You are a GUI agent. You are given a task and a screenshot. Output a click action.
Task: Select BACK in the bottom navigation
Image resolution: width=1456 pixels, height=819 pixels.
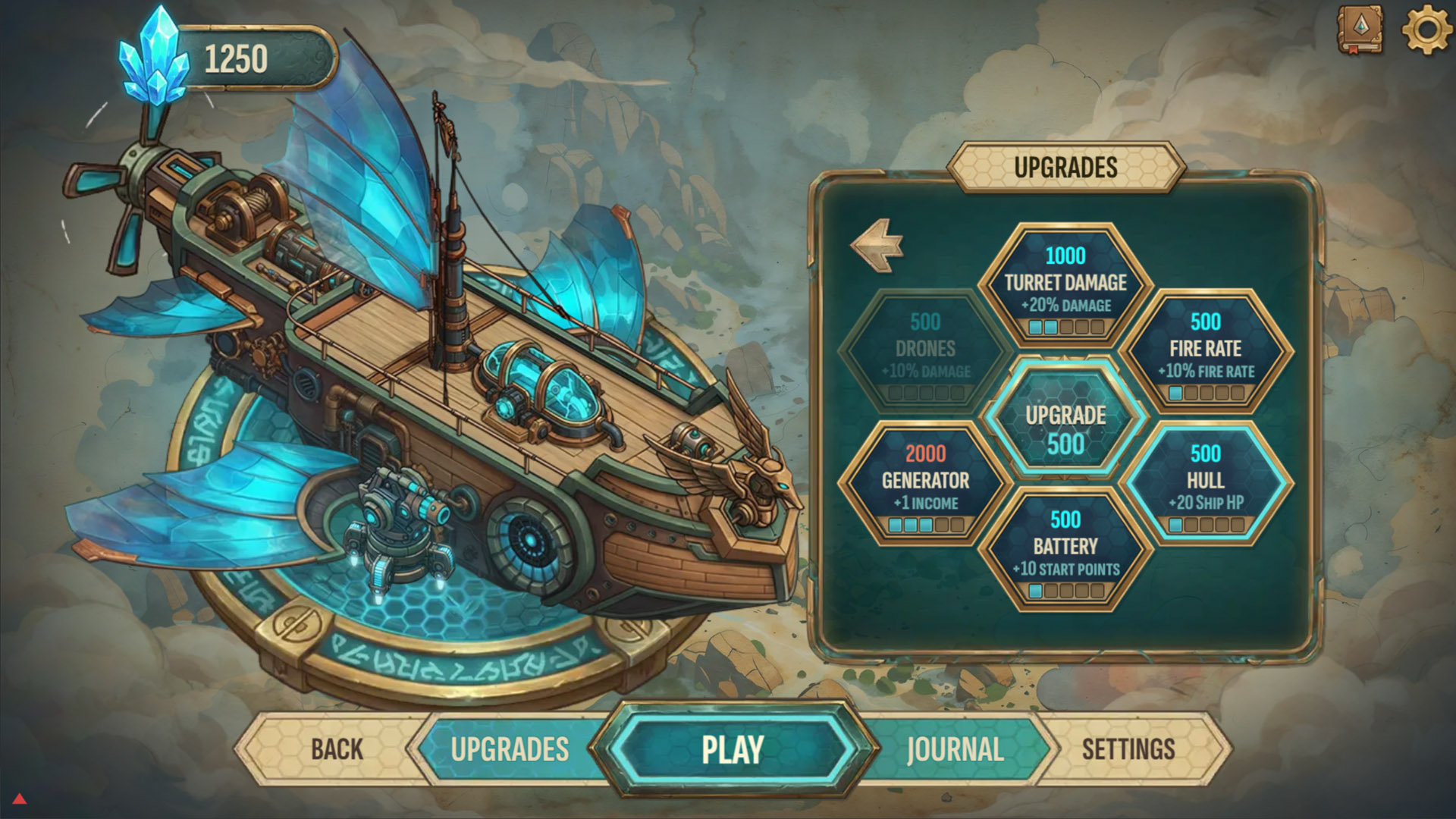(336, 749)
